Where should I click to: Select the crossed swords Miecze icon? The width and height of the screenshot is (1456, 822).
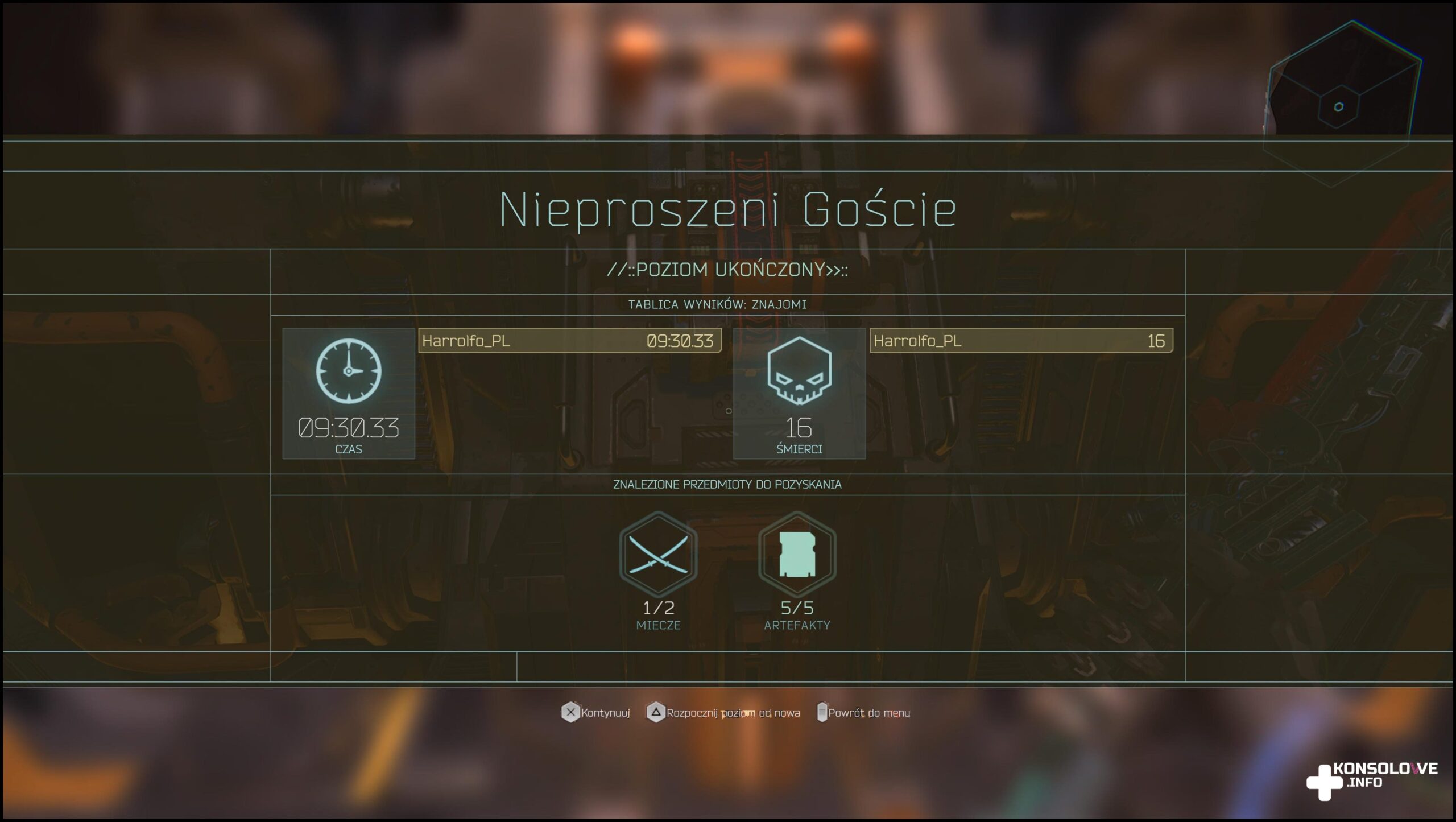pos(658,553)
